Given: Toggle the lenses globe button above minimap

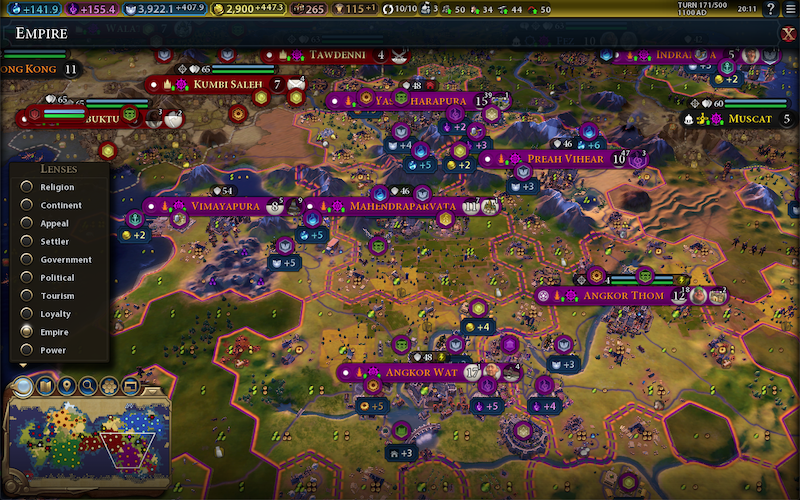Looking at the screenshot, I should [x=22, y=385].
